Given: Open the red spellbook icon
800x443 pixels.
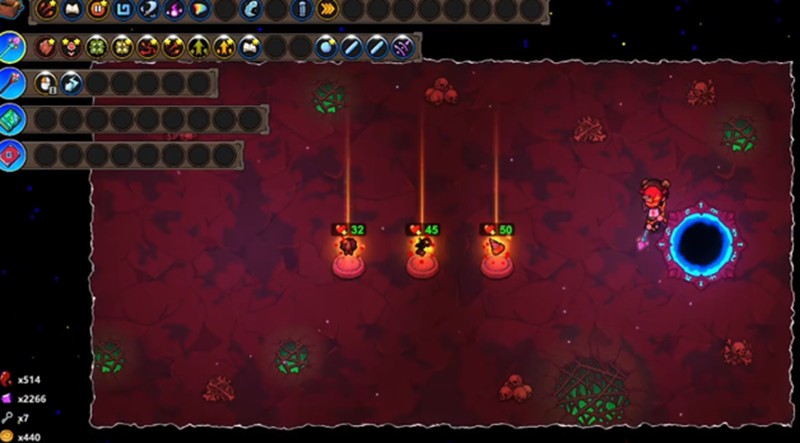Looking at the screenshot, I should tap(11, 155).
